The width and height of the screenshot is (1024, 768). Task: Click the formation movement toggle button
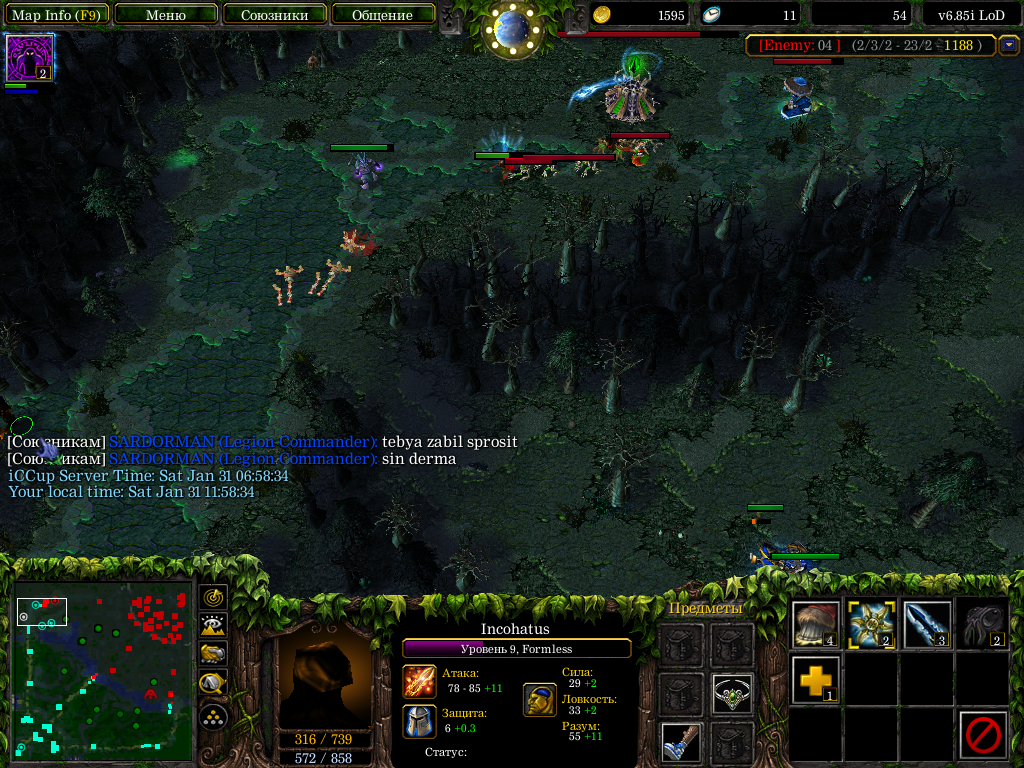(213, 716)
